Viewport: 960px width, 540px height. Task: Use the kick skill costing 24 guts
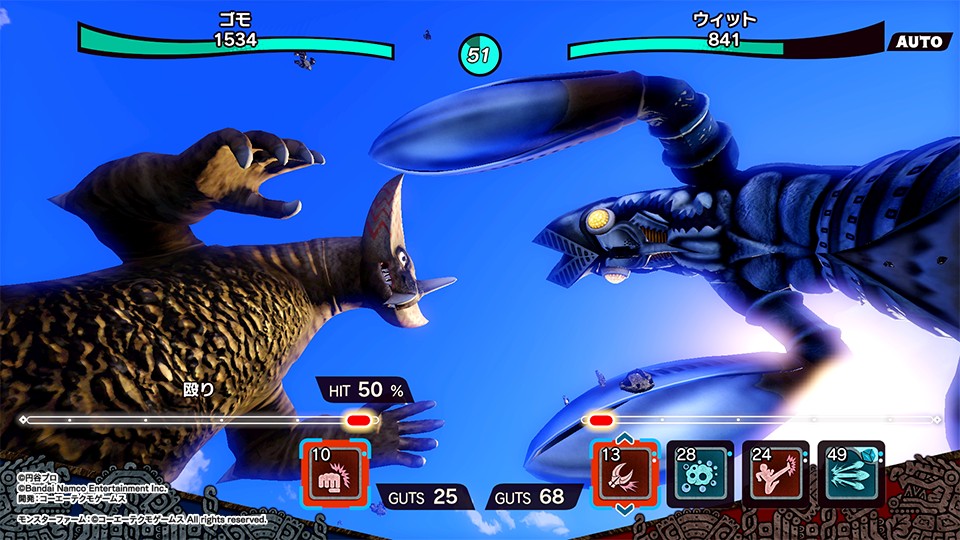[x=775, y=470]
